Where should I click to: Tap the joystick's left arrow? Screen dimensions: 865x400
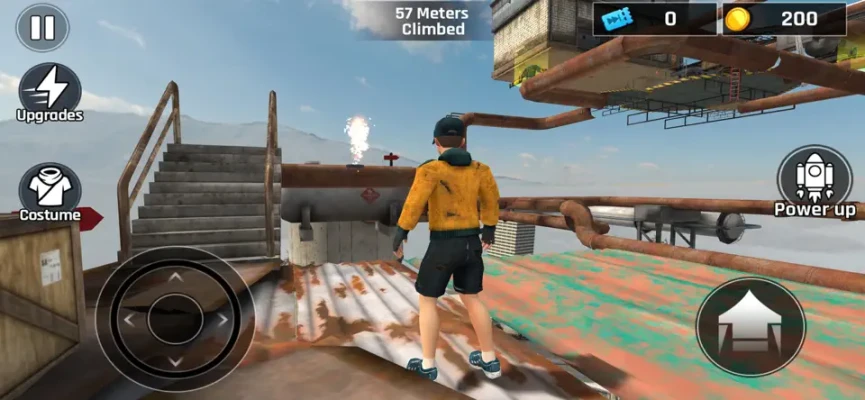point(128,320)
